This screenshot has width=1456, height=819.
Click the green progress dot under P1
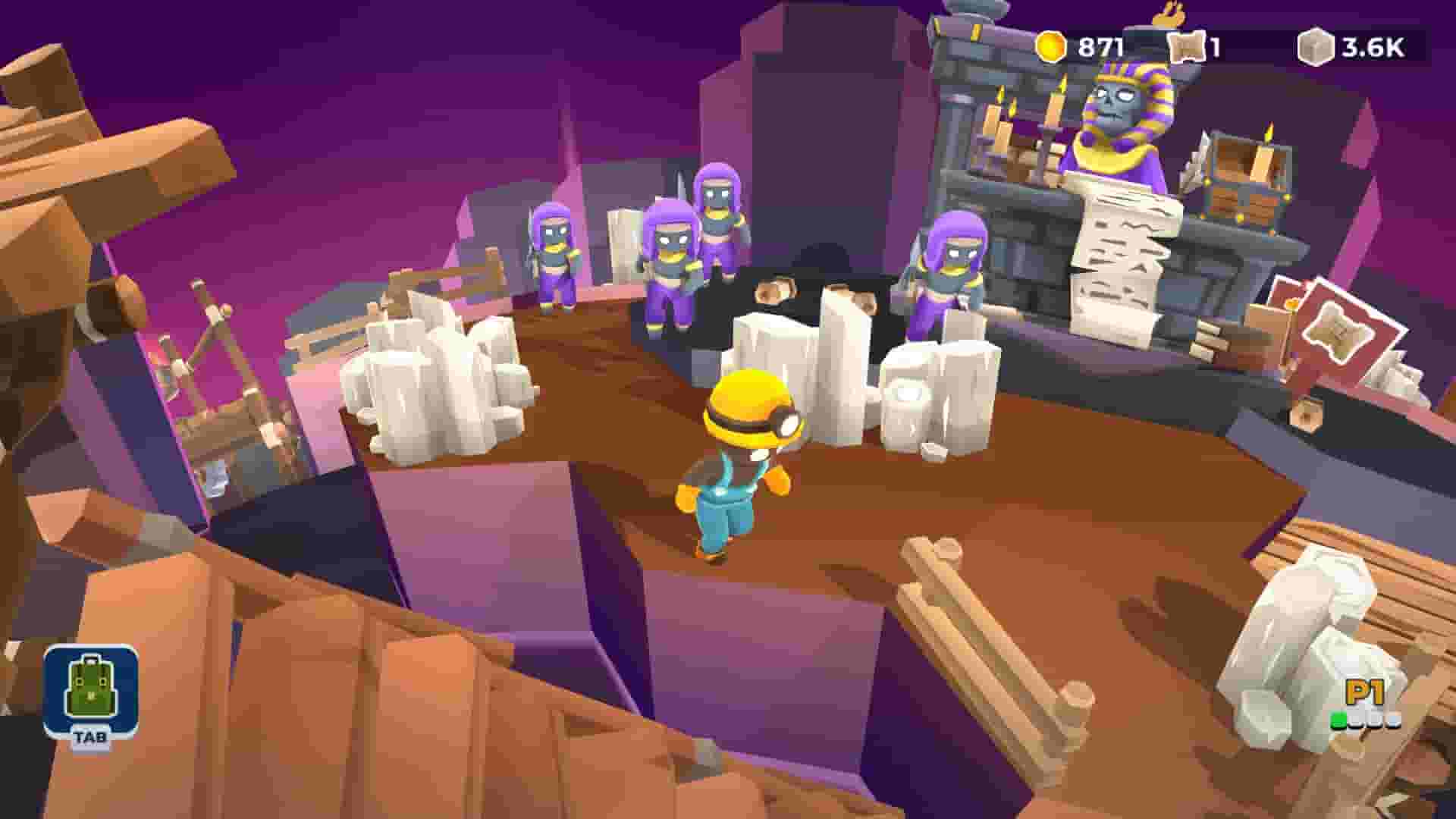point(1339,720)
